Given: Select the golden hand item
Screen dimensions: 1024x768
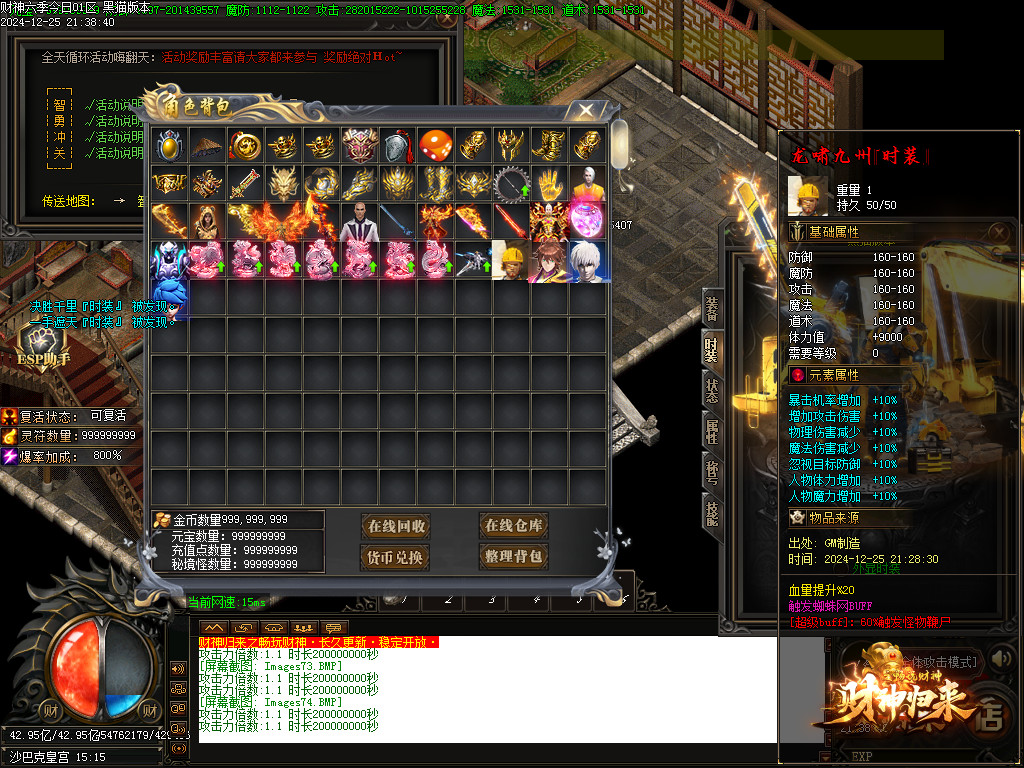Looking at the screenshot, I should pos(549,184).
